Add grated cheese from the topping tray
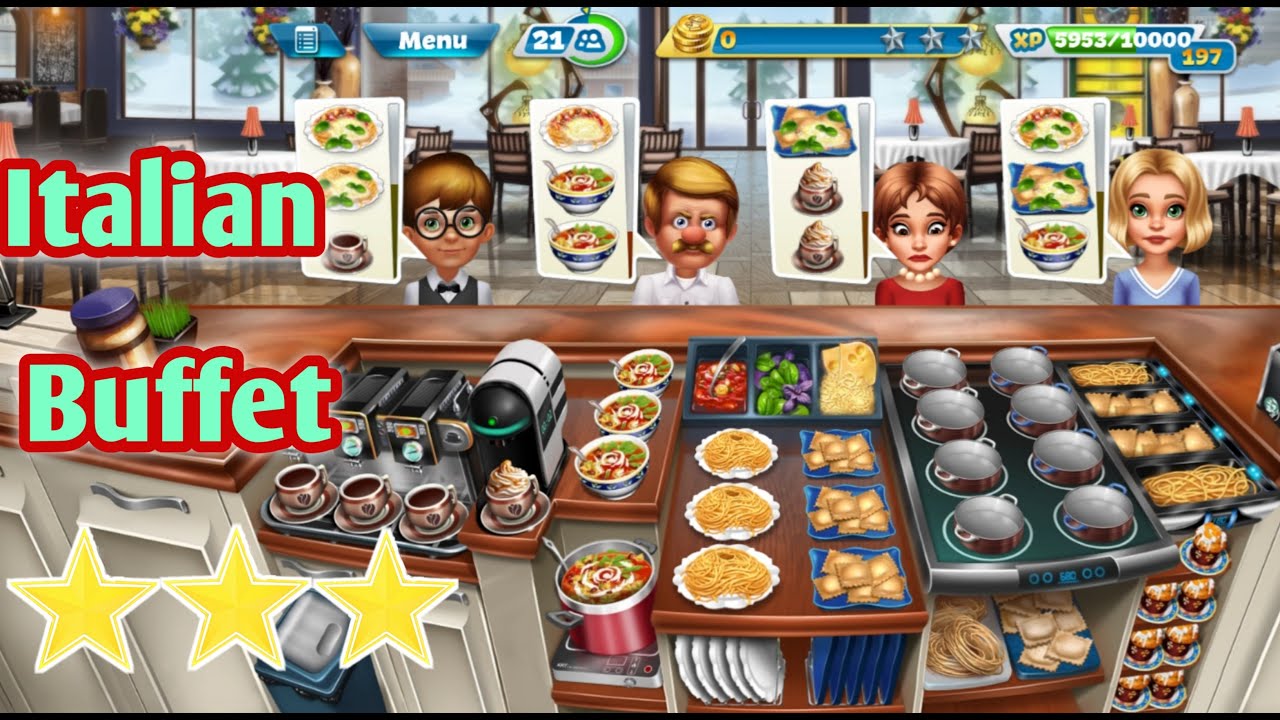This screenshot has width=1280, height=720. (x=846, y=380)
